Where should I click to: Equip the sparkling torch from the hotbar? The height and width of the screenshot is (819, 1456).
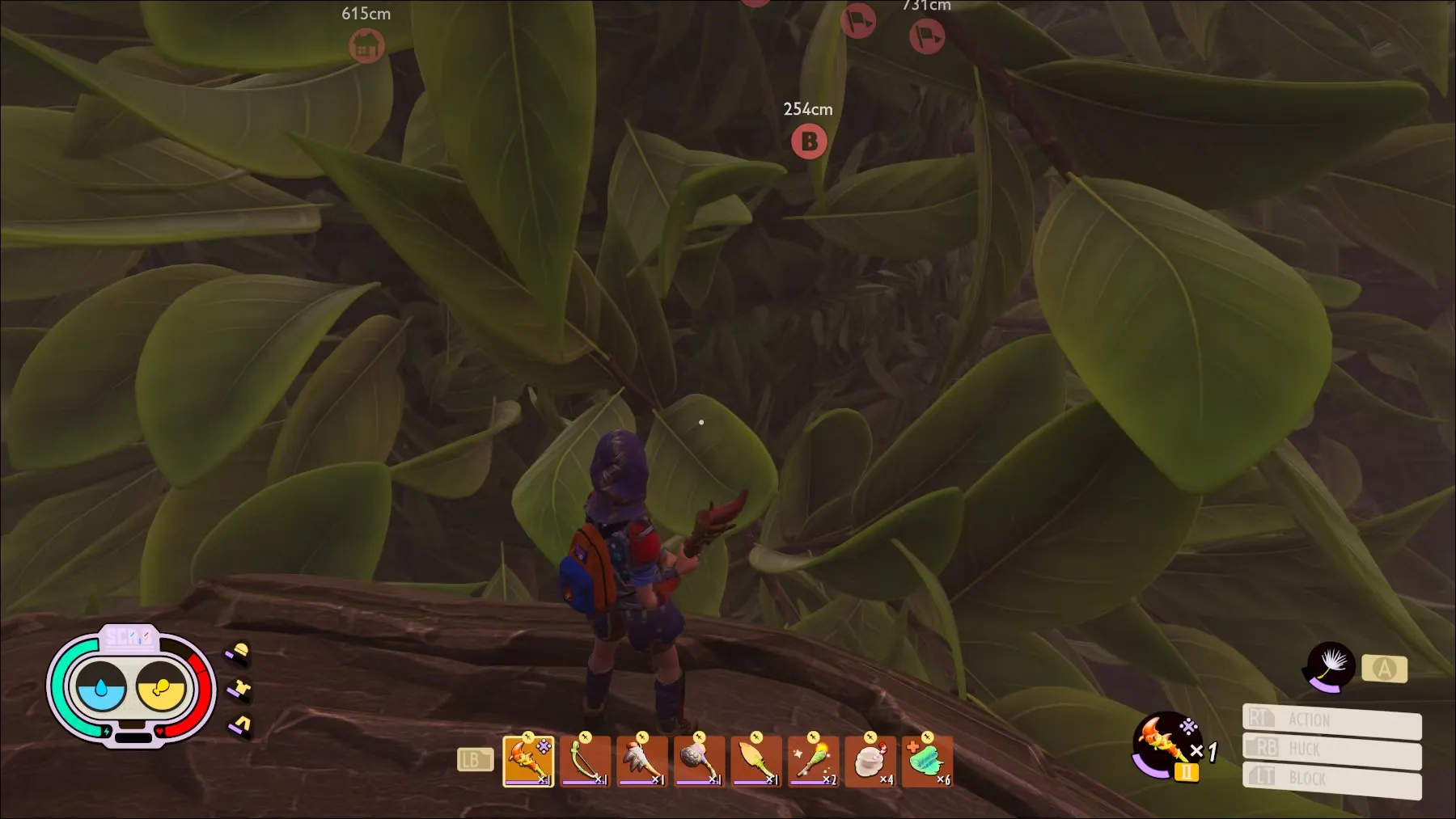tap(813, 762)
